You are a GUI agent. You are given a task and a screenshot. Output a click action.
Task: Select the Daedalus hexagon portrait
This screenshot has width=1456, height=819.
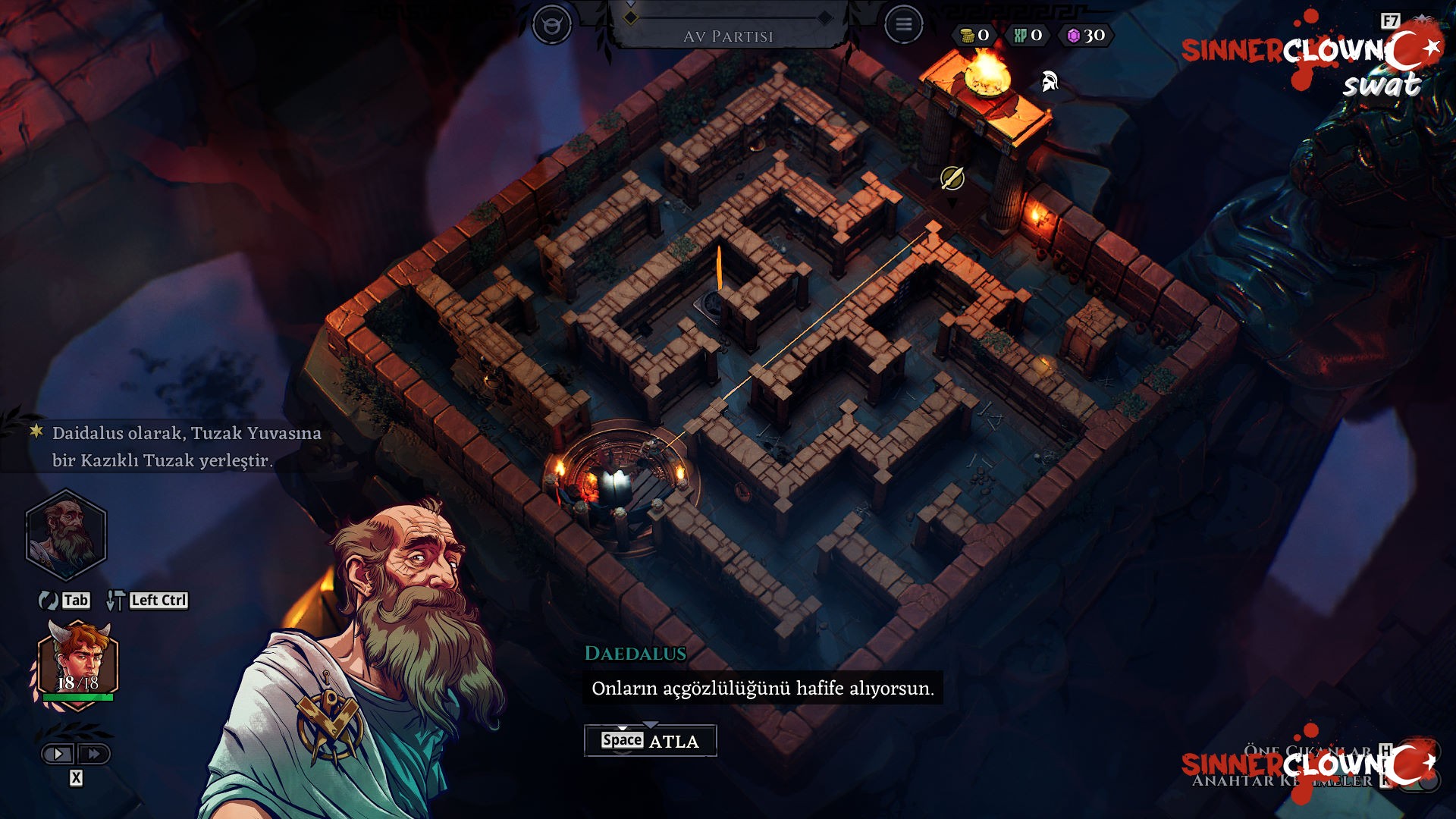[66, 535]
